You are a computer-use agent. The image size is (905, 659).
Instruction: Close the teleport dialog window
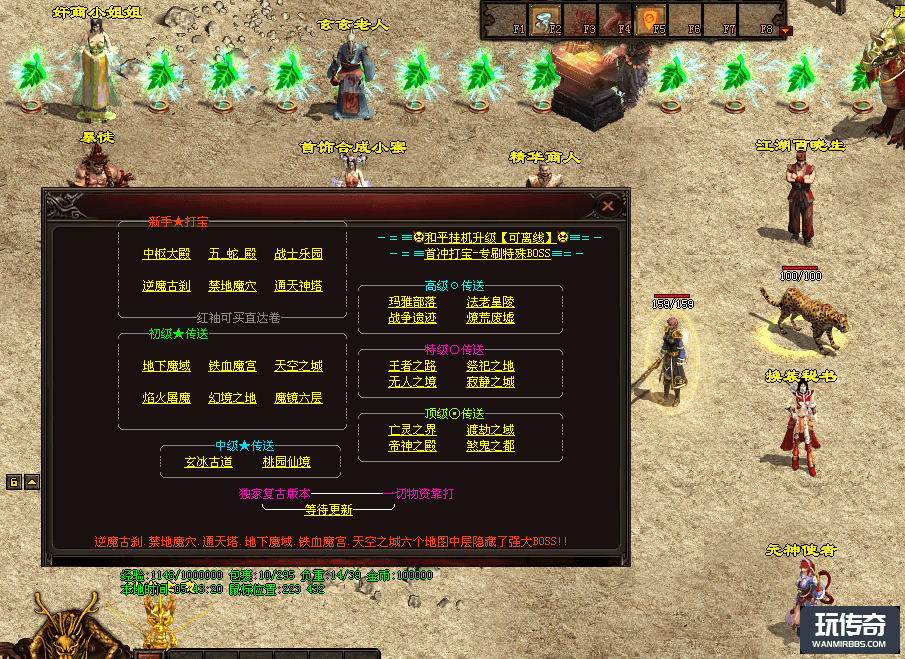608,206
